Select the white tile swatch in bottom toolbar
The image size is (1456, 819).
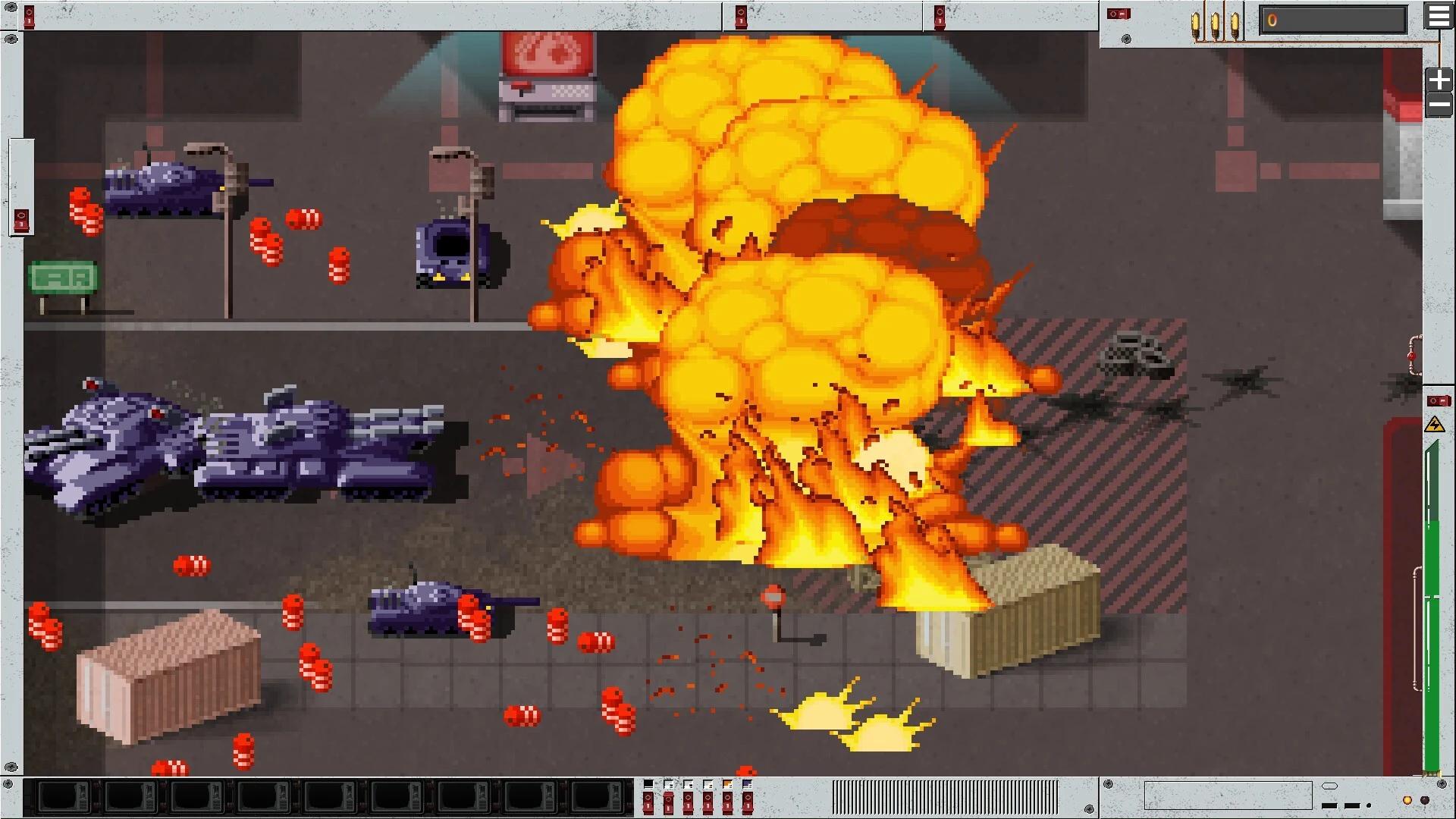(x=668, y=784)
